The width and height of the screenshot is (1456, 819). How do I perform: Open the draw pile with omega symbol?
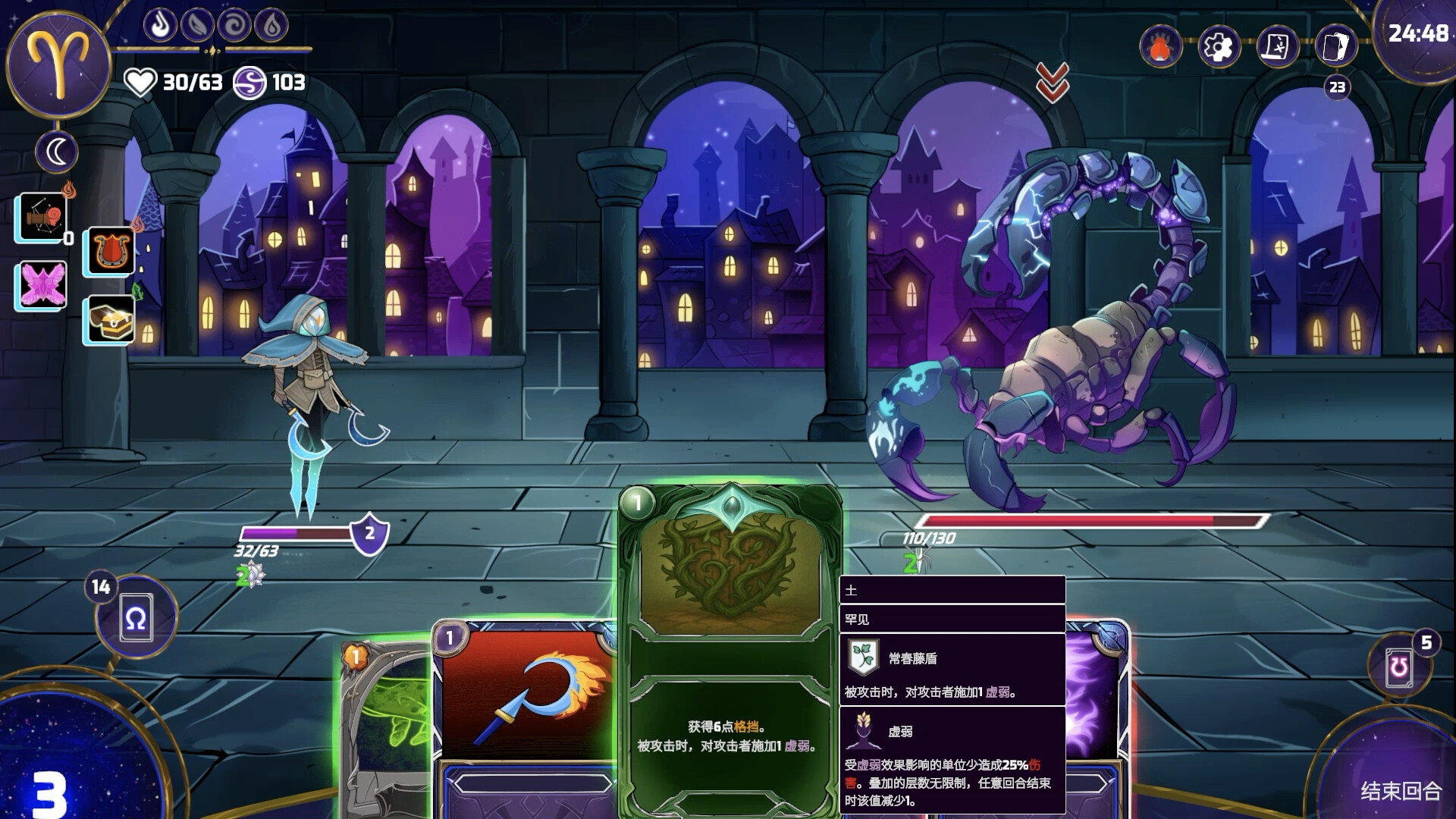[x=136, y=620]
